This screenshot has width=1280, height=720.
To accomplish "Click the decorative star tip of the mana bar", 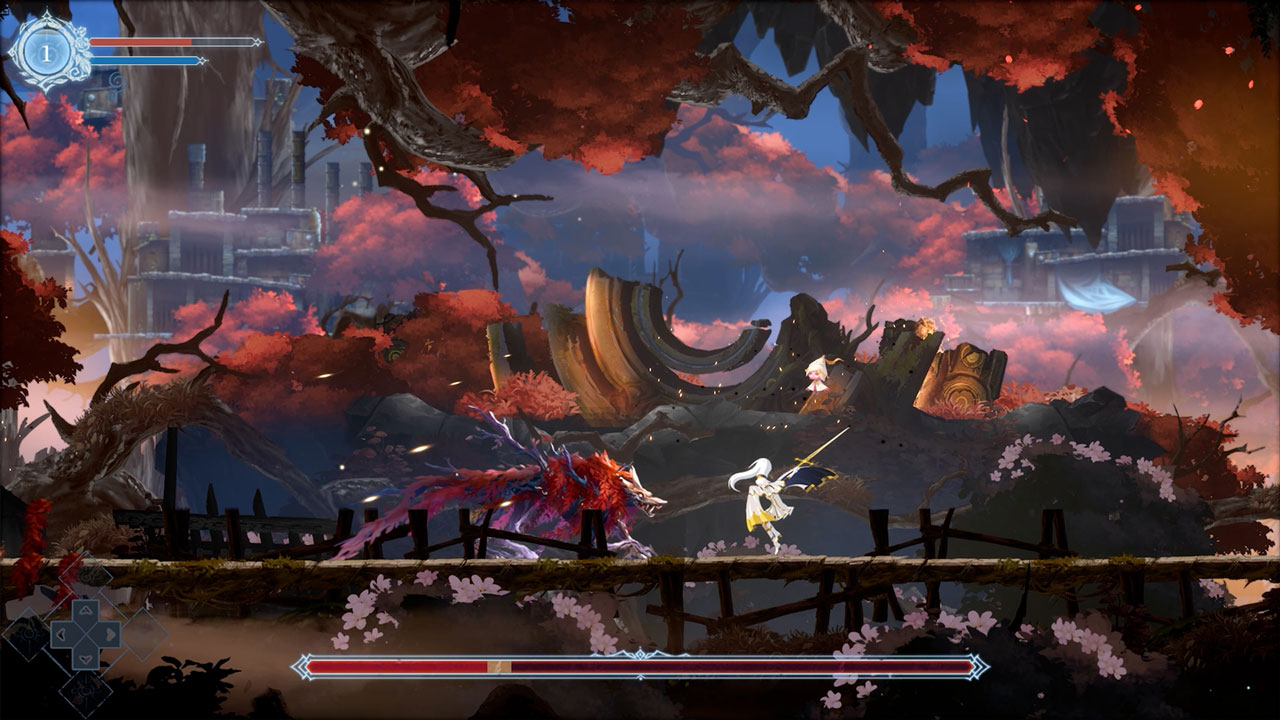I will (202, 60).
